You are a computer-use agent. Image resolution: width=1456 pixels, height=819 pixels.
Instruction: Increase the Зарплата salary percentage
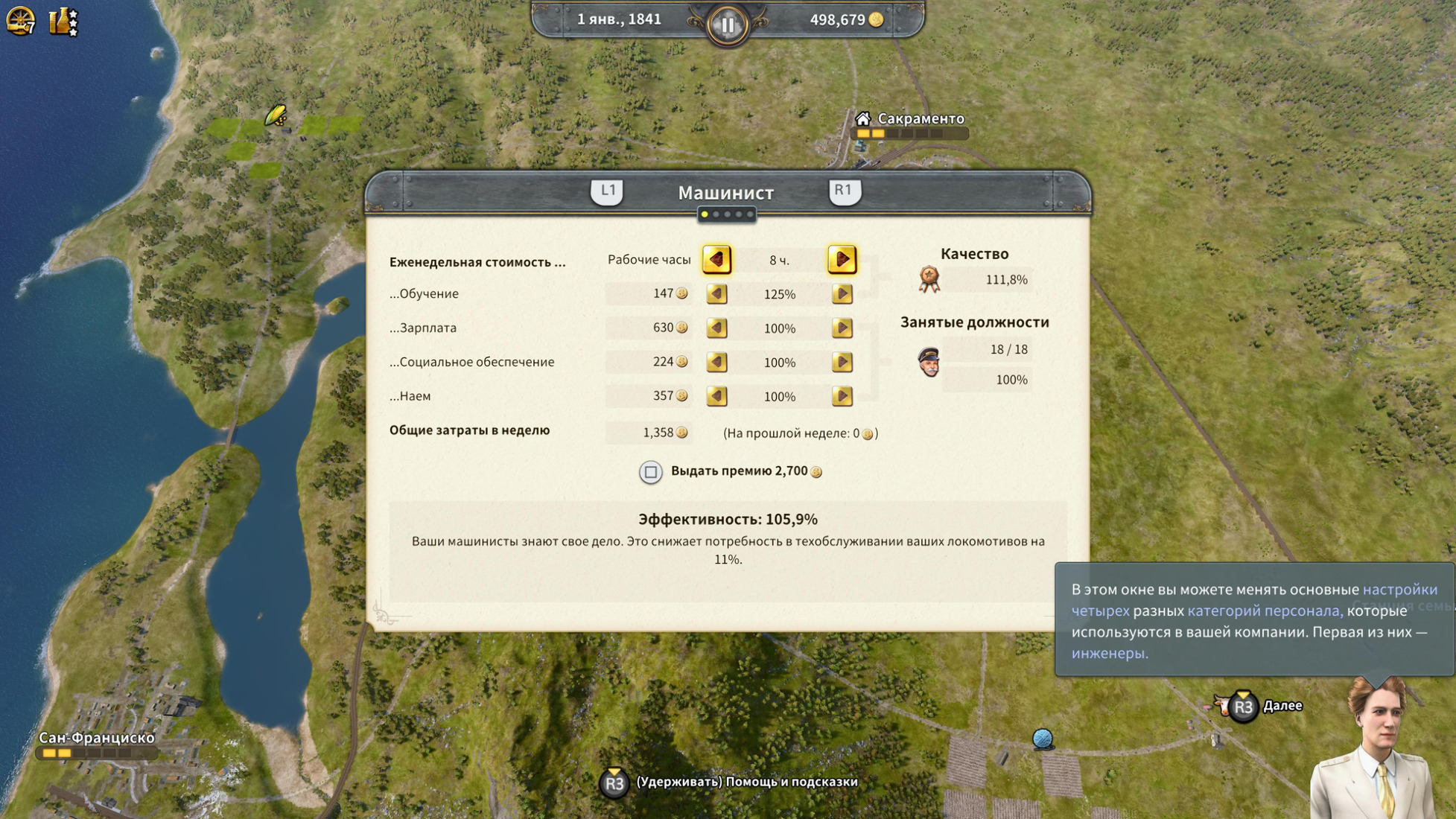pyautogui.click(x=842, y=328)
